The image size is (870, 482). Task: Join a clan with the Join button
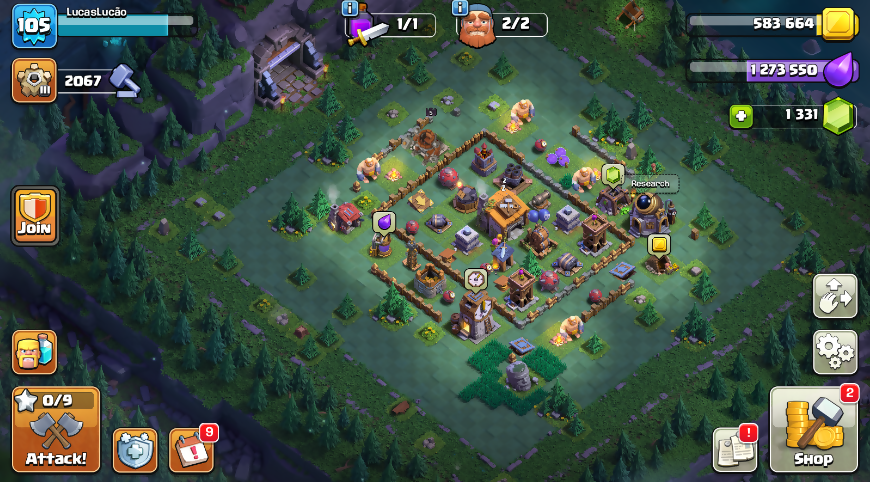coord(35,215)
